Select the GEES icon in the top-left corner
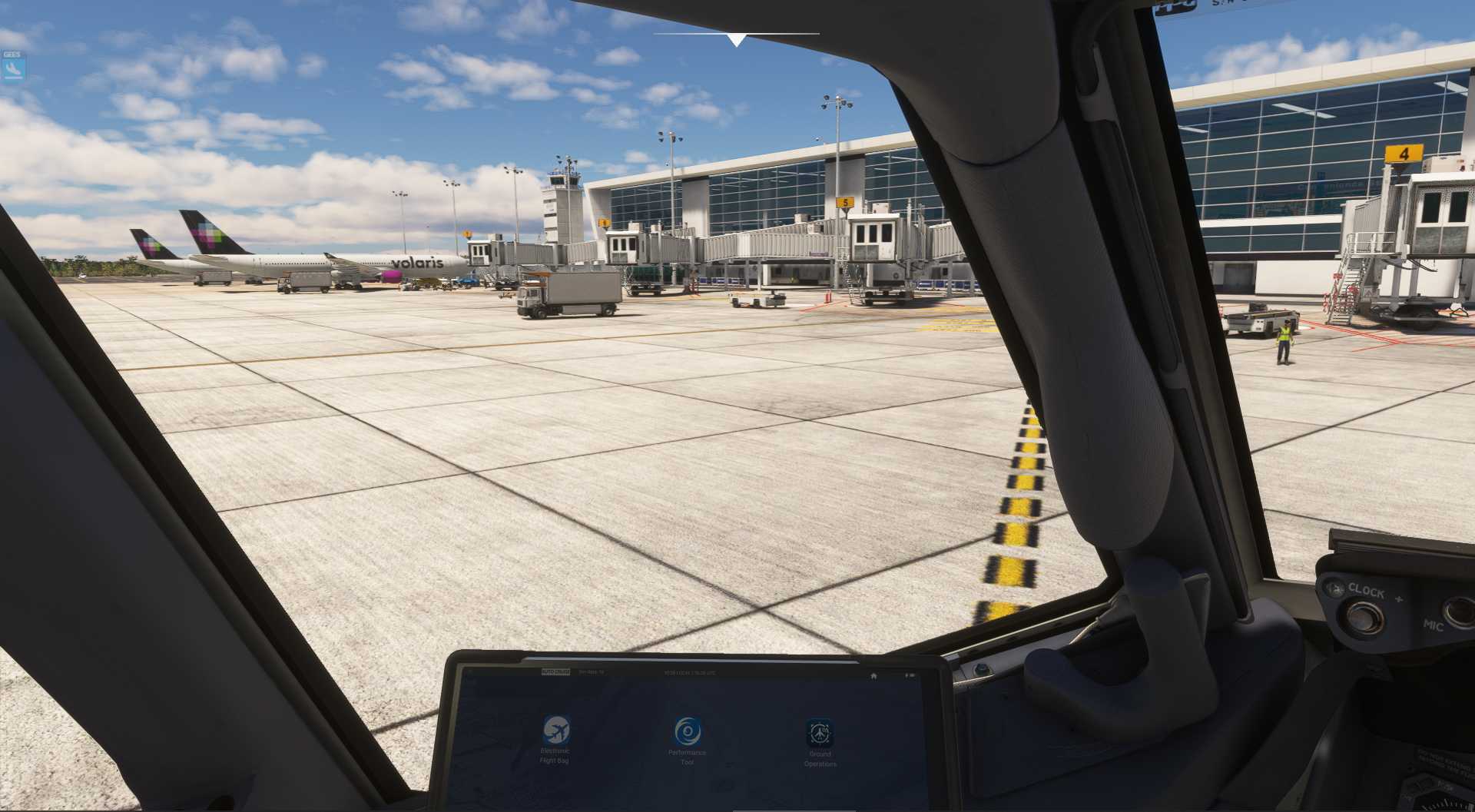Viewport: 1475px width, 812px height. pyautogui.click(x=12, y=55)
